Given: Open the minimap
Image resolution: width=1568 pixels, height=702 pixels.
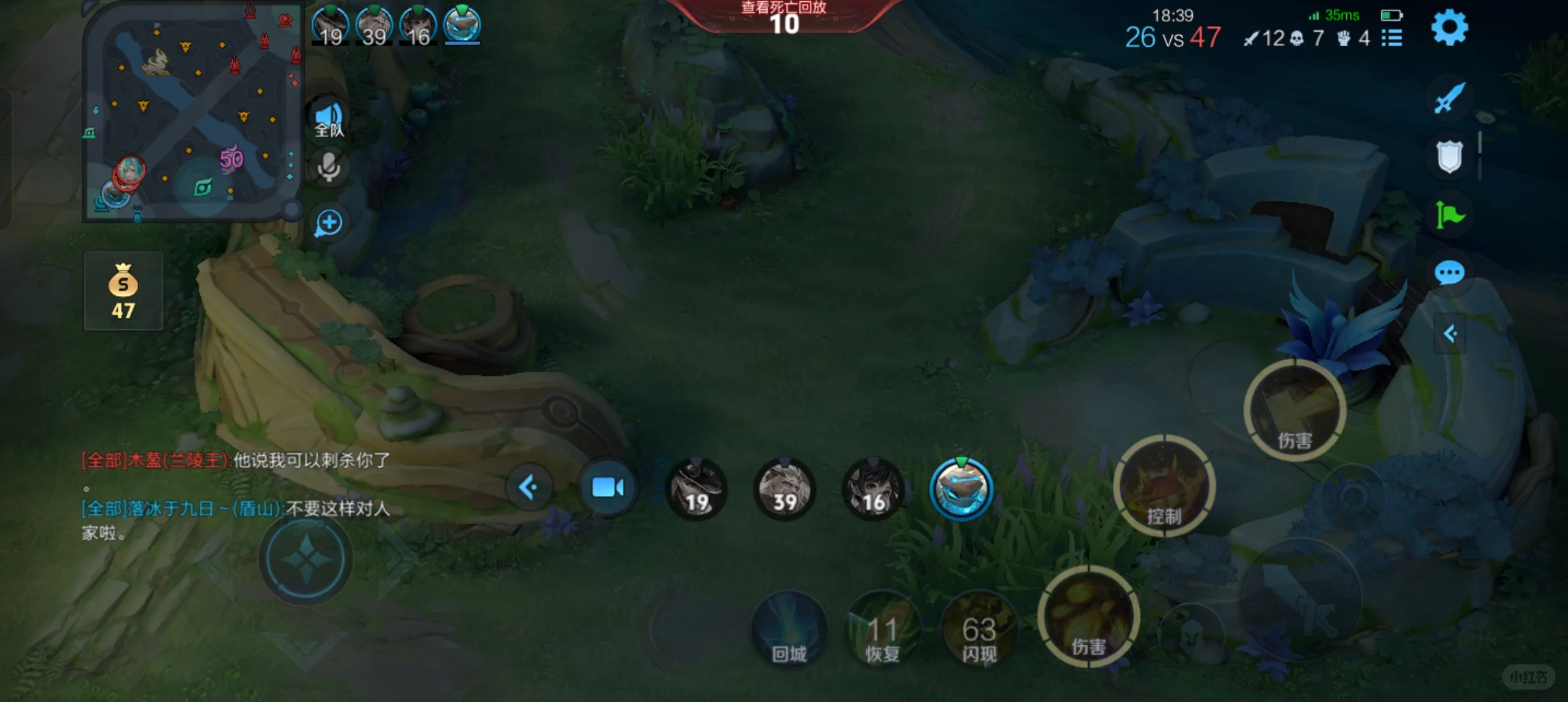Looking at the screenshot, I should pyautogui.click(x=193, y=110).
